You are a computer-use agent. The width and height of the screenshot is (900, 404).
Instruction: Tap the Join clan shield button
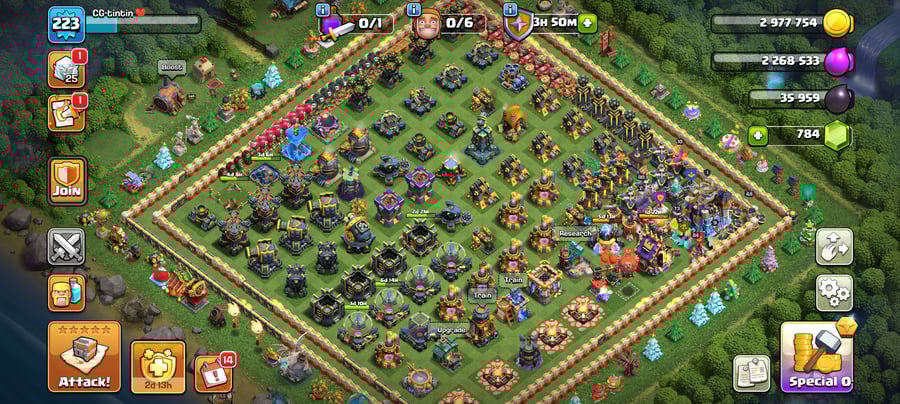pos(67,181)
